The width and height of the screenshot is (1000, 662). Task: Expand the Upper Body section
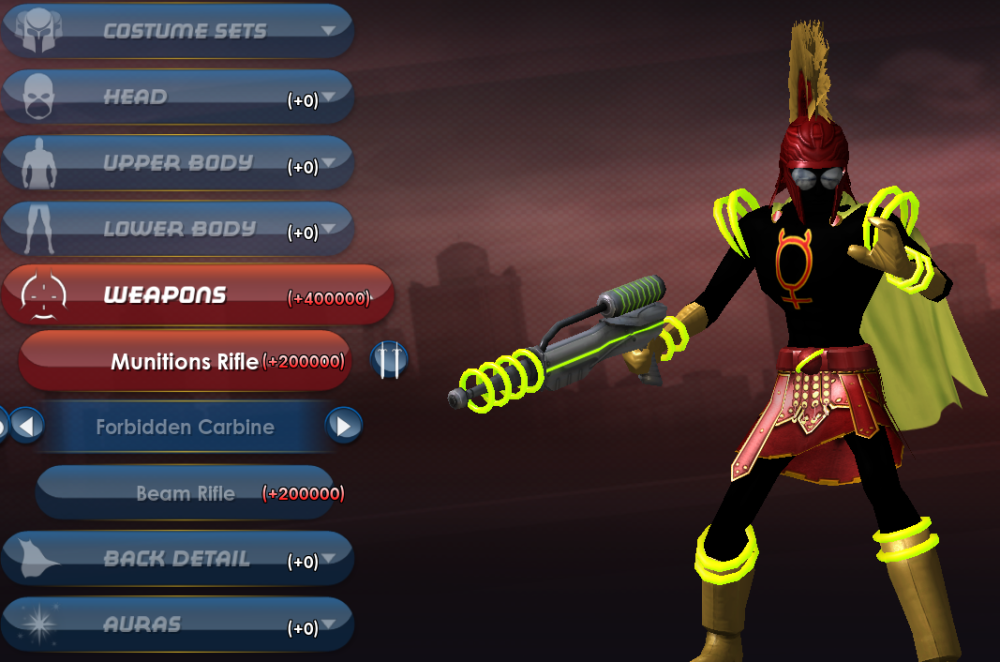(x=180, y=163)
